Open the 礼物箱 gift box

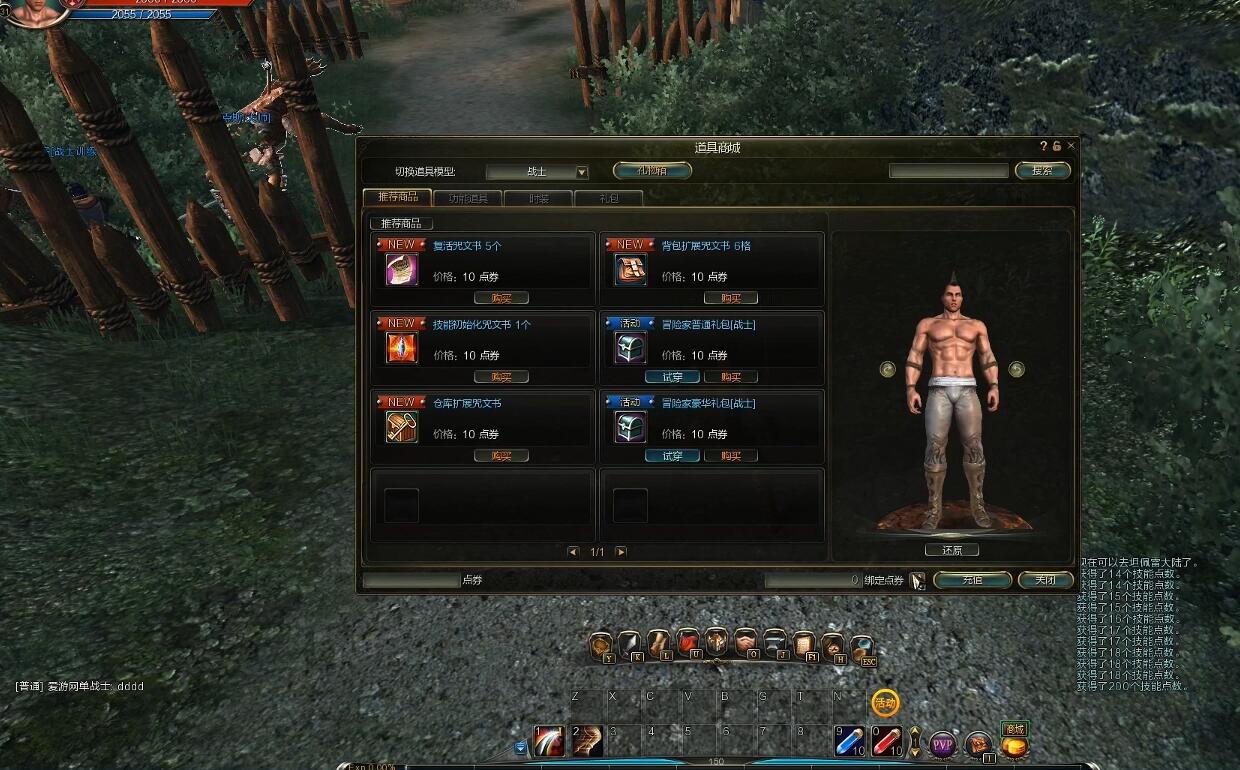coord(652,171)
